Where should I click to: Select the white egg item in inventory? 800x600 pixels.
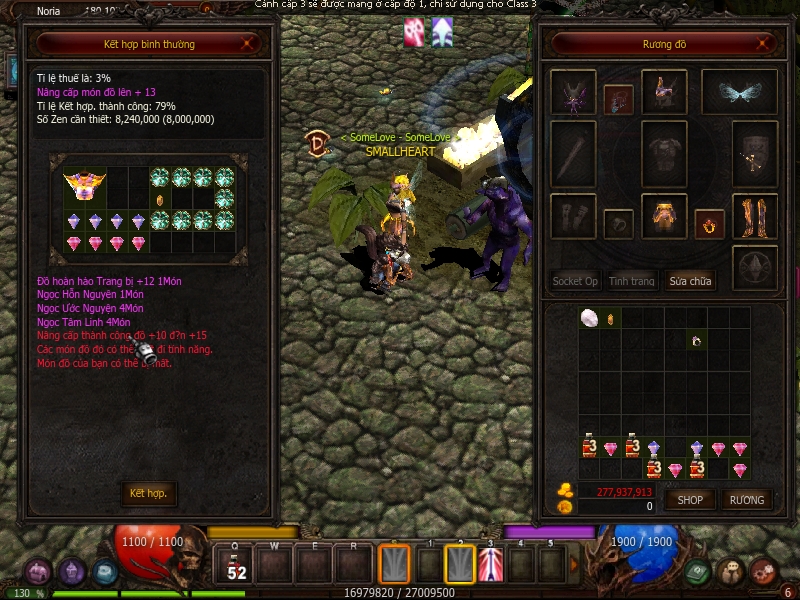(x=590, y=318)
